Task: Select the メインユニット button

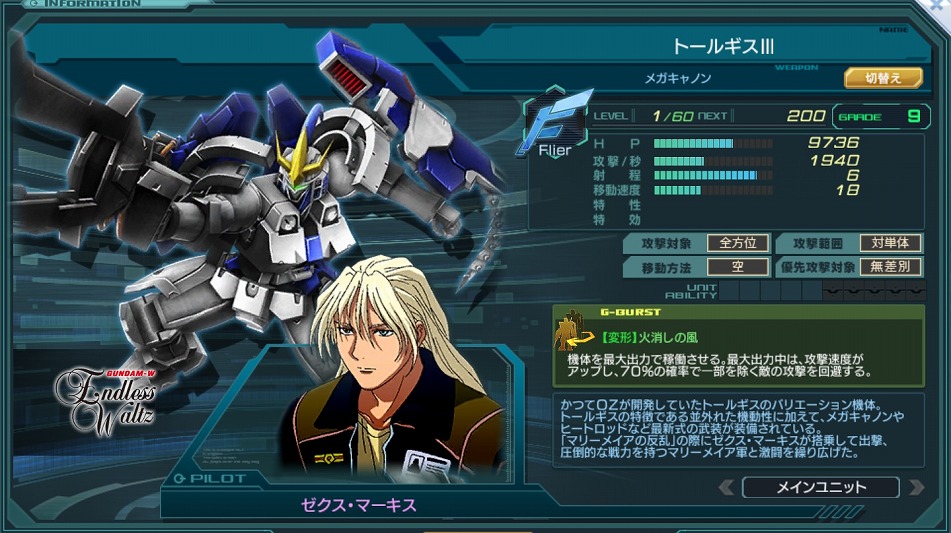Action: coord(820,488)
